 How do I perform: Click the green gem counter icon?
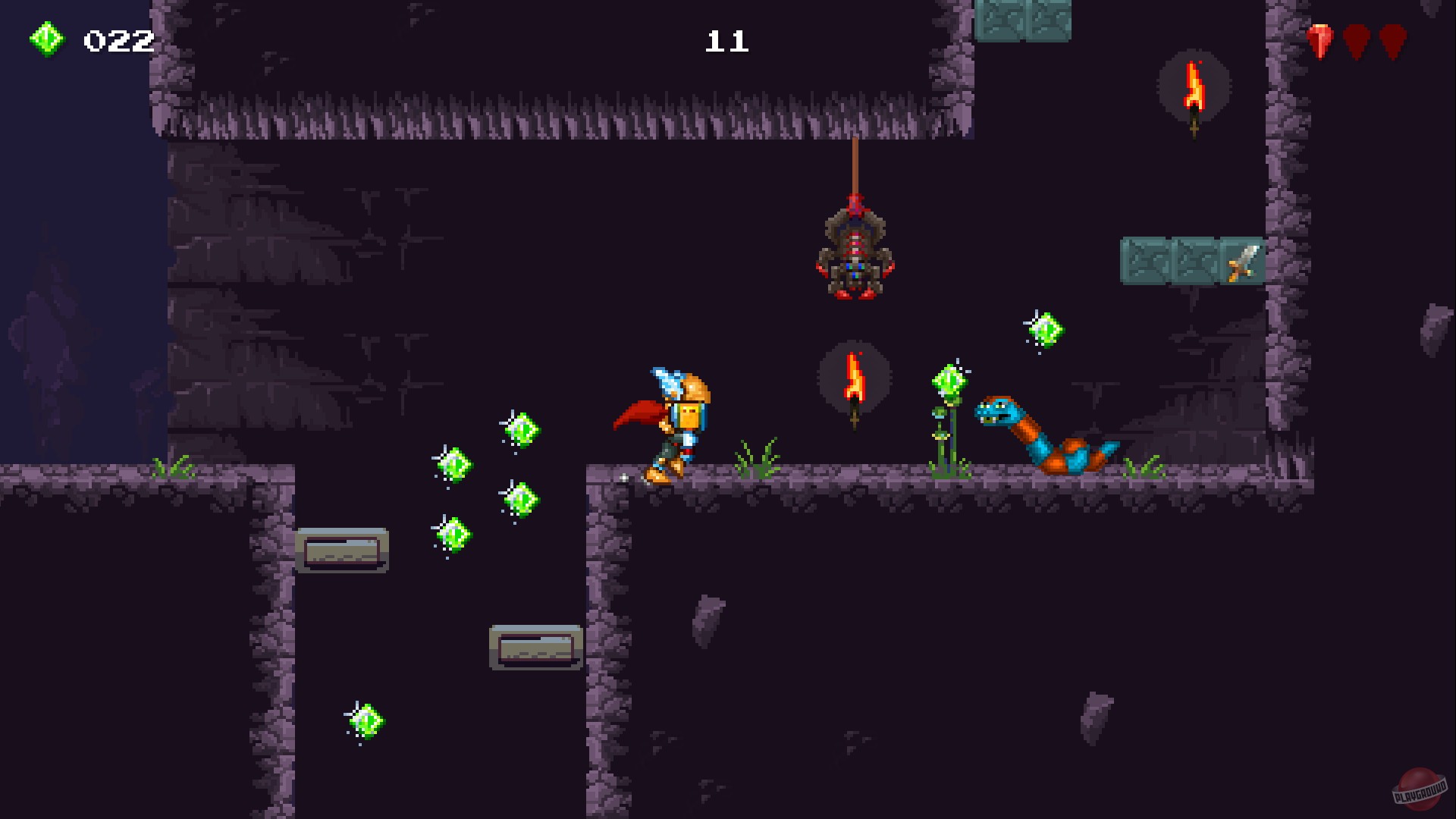(x=47, y=38)
